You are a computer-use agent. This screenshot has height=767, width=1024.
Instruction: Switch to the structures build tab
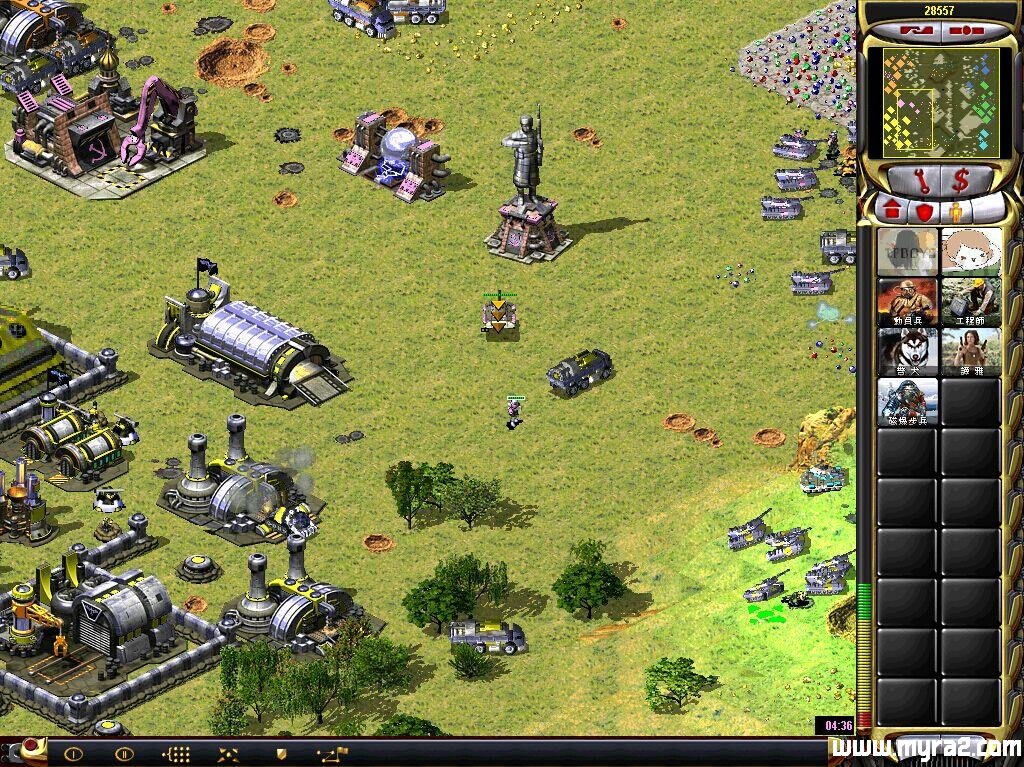click(x=892, y=211)
